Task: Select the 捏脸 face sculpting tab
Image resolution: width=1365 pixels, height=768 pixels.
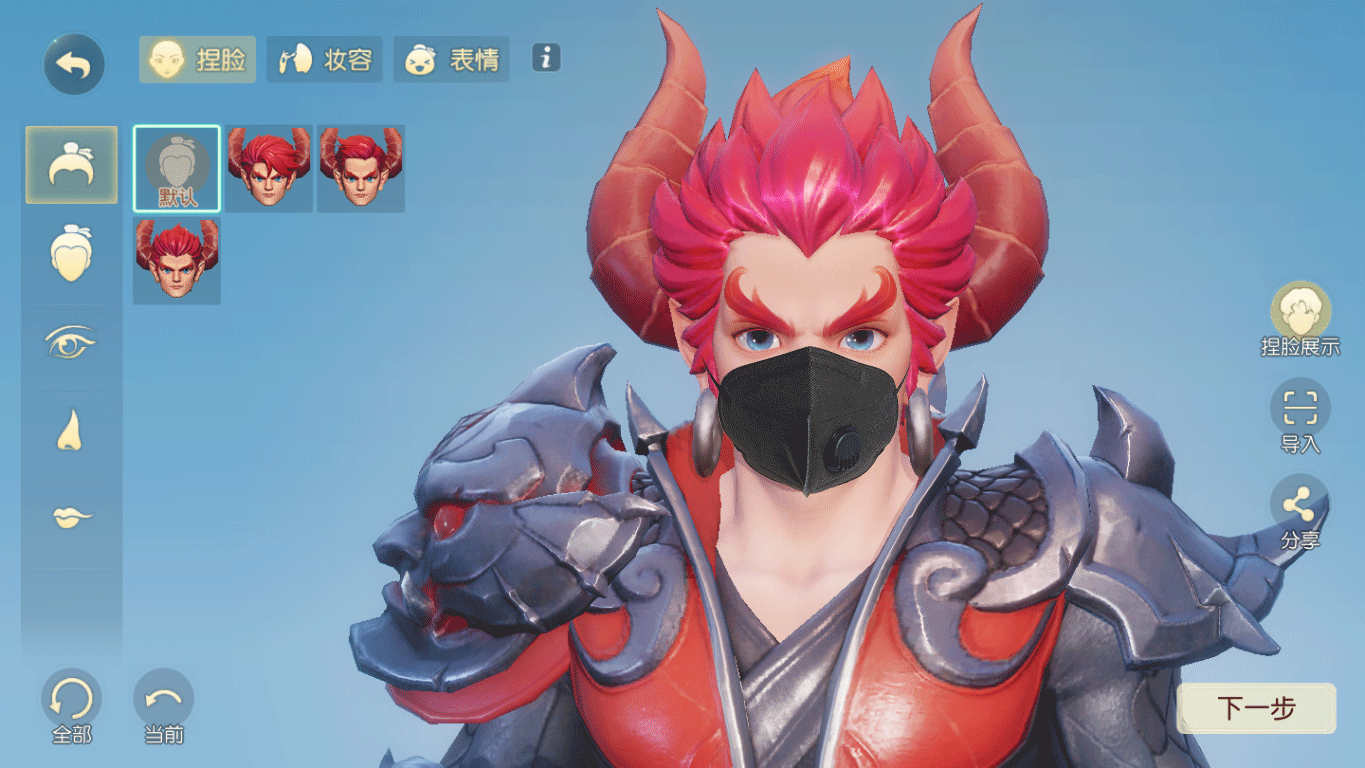Action: pos(196,60)
